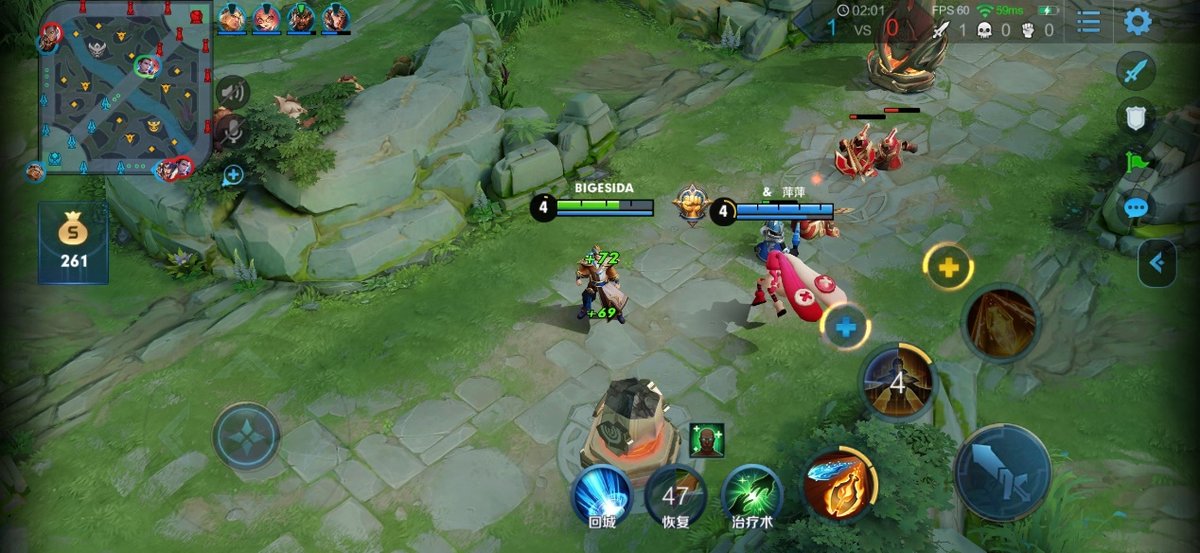This screenshot has width=1200, height=553.
Task: Open the settings gear menu
Action: 1137,21
